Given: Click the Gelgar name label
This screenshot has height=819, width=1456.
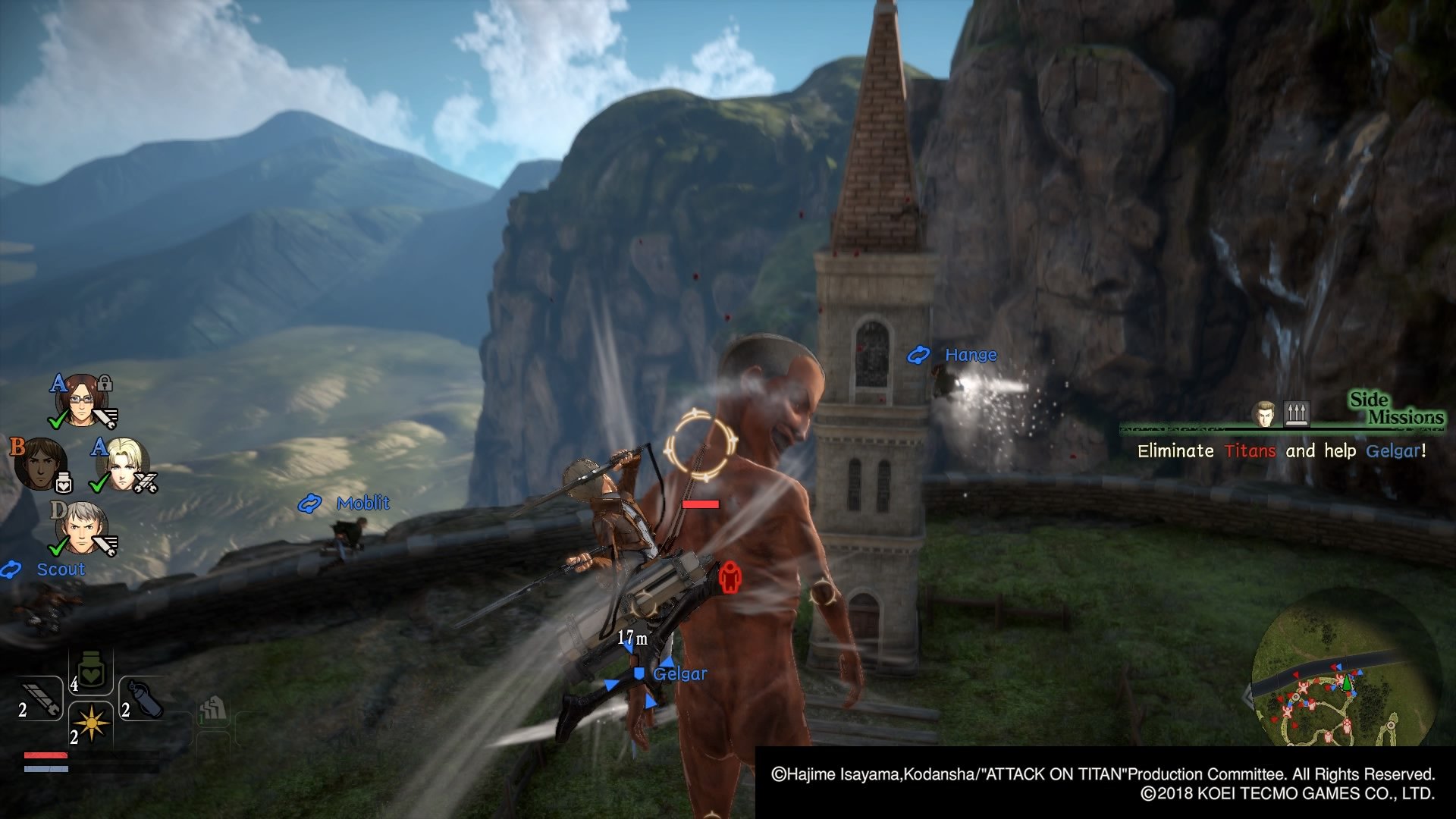Looking at the screenshot, I should 681,673.
